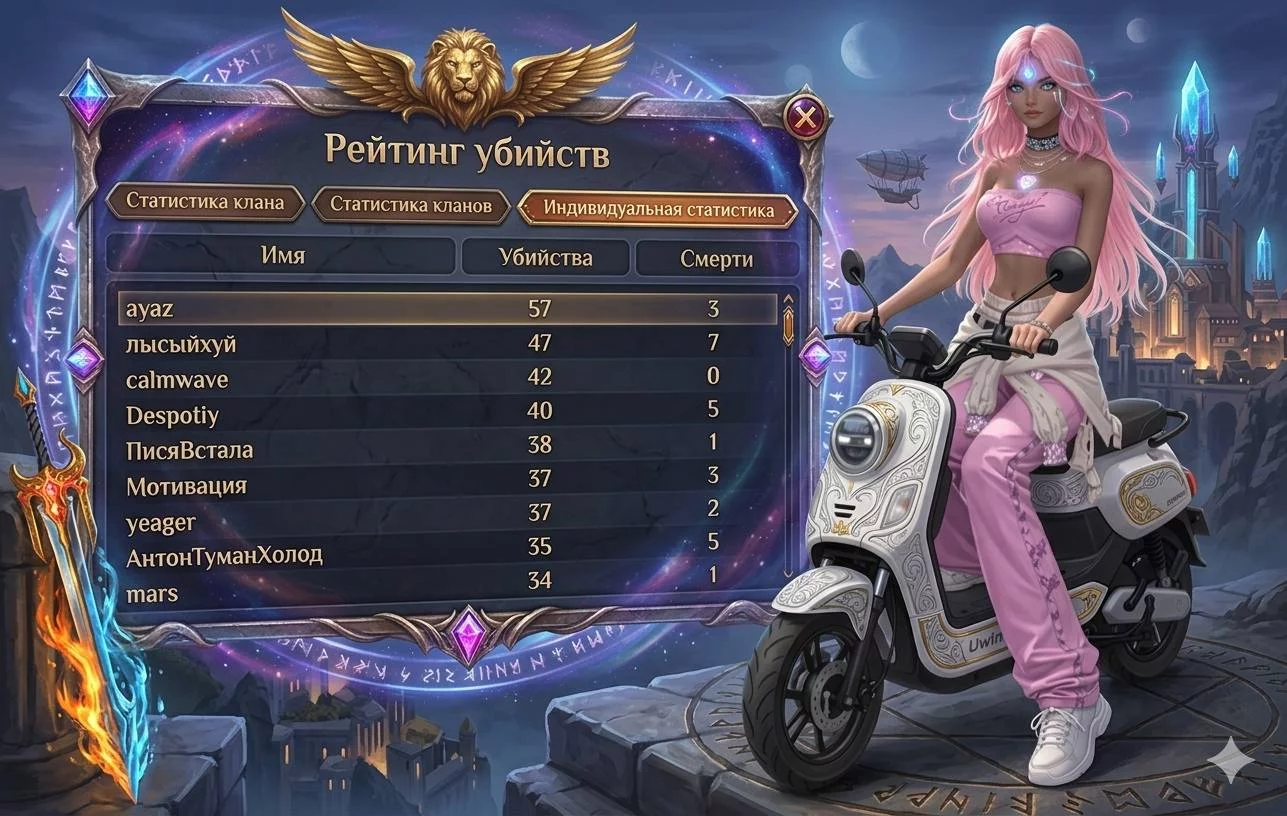Close the kill rating window
1287x816 pixels.
[x=806, y=120]
